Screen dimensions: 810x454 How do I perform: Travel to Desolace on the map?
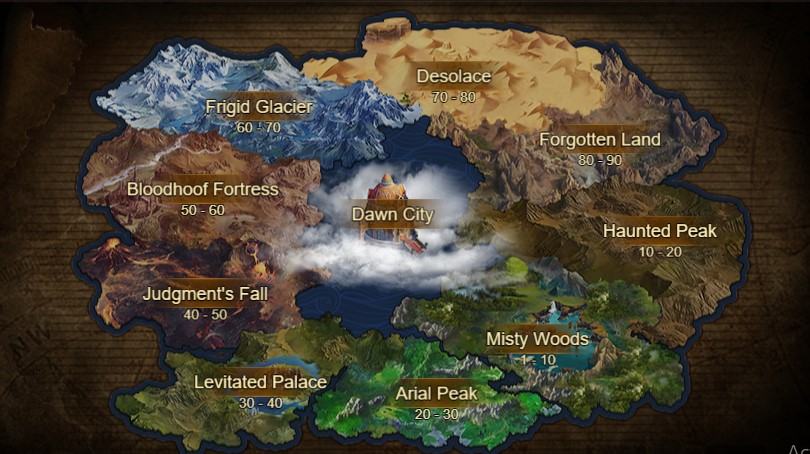pyautogui.click(x=454, y=77)
